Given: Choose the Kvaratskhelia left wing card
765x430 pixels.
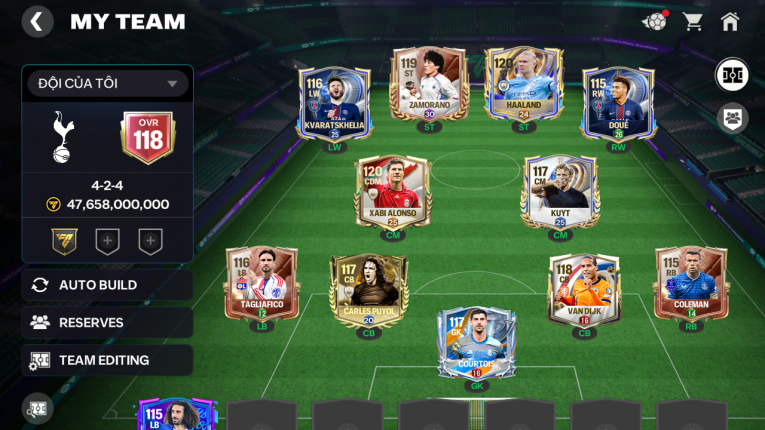Looking at the screenshot, I should [x=334, y=104].
